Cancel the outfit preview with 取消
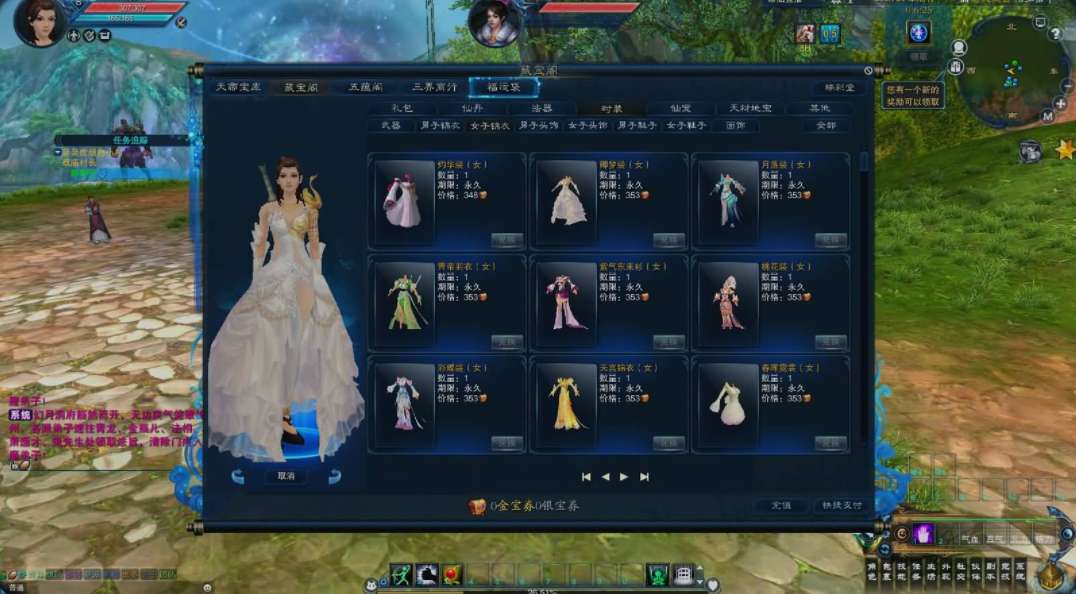 (286, 477)
